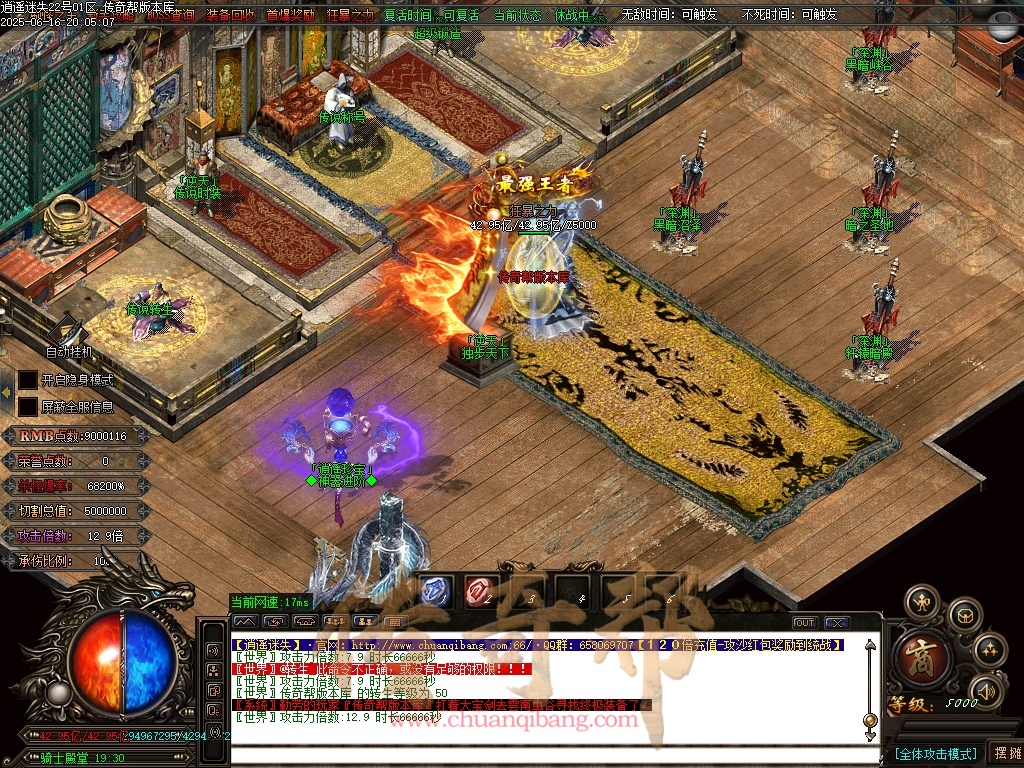
Task: Open the 装备回收 equipment recycling menu
Action: pos(231,15)
